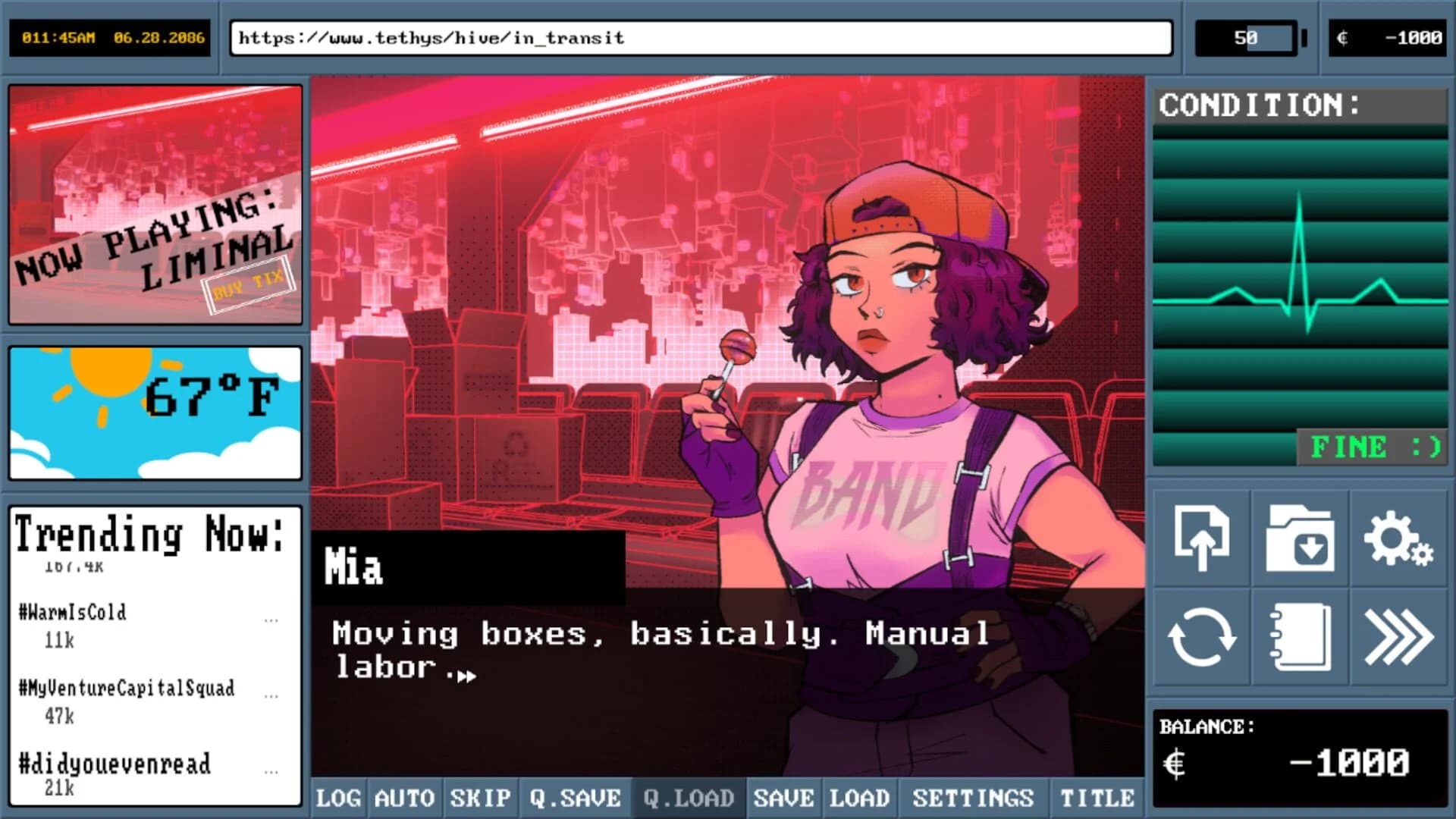
Task: Click the battery indicator in the top bar
Action: coord(1247,37)
